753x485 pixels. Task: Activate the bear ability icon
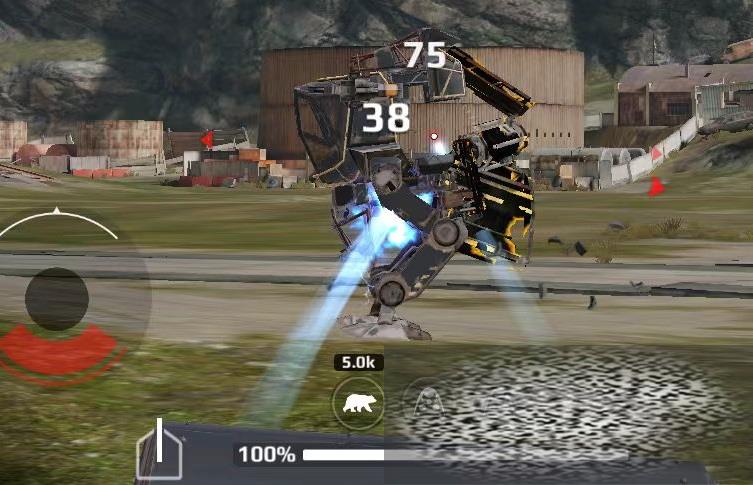tap(358, 403)
